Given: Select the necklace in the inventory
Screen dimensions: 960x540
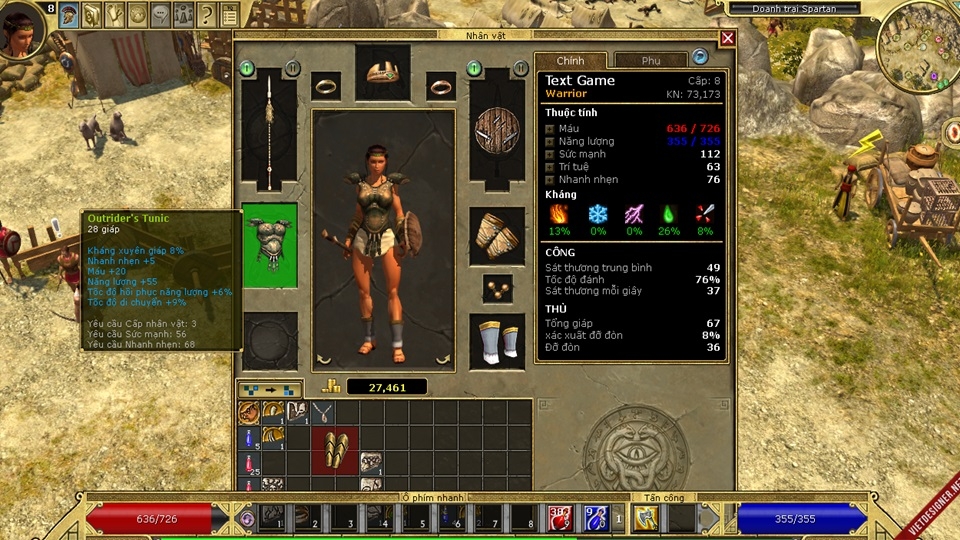Looking at the screenshot, I should 322,411.
